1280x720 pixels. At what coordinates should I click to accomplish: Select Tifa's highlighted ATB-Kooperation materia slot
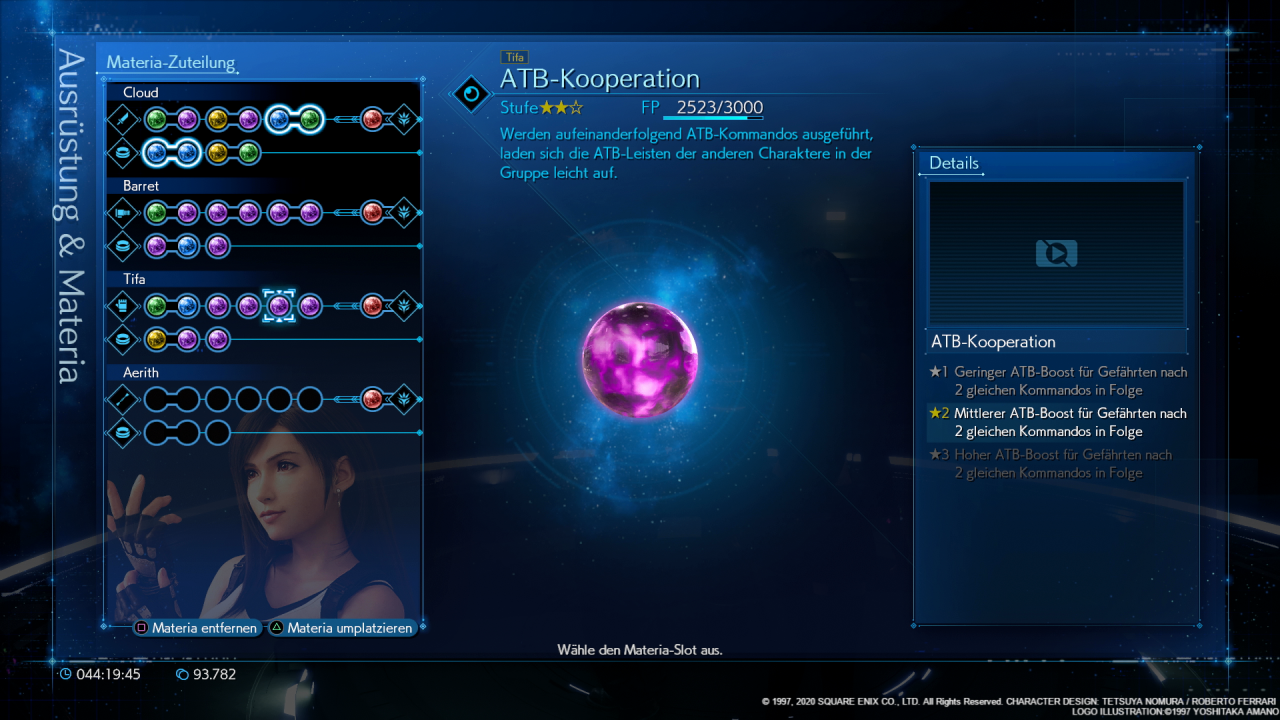click(279, 306)
